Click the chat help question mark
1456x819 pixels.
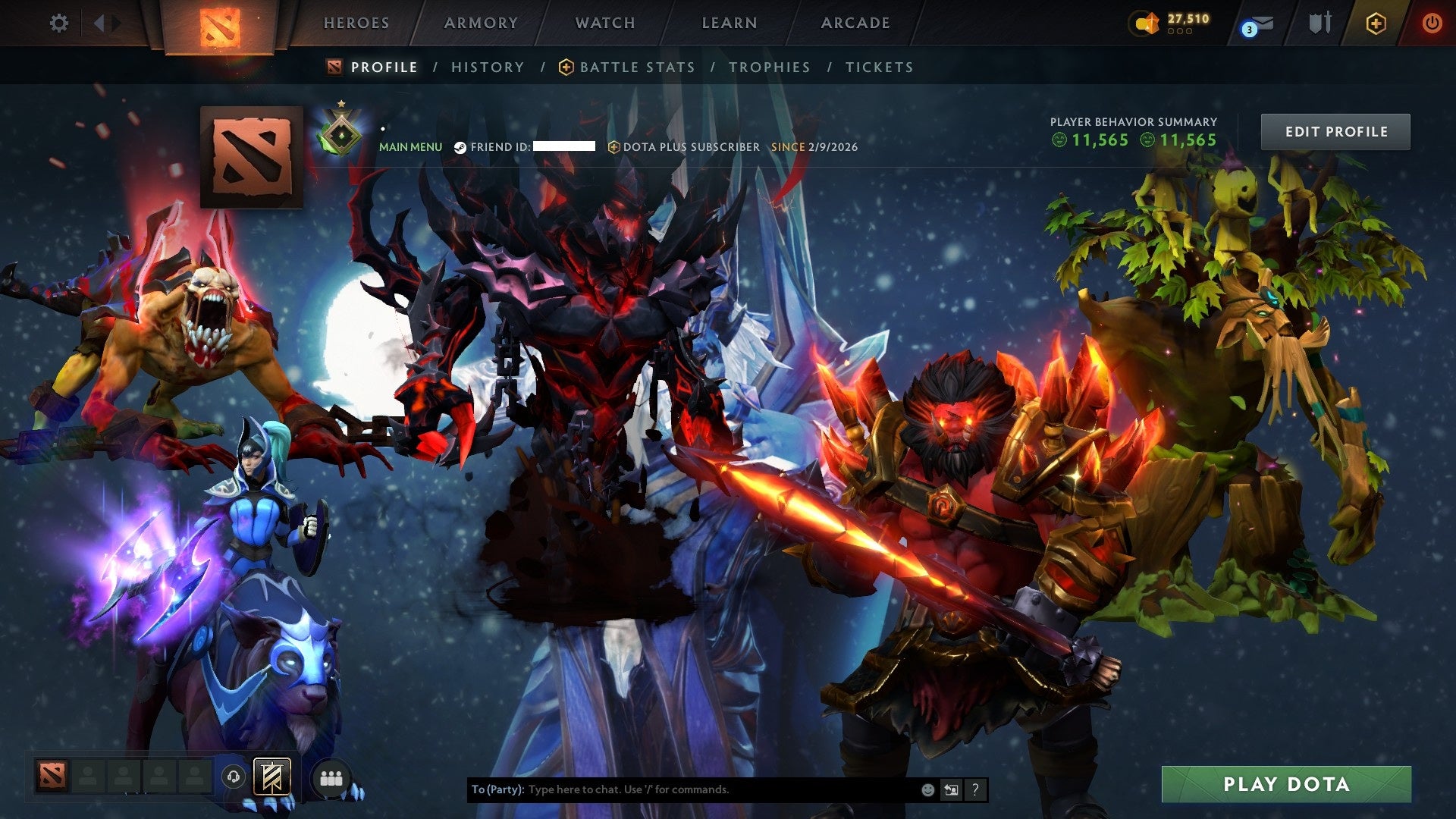pos(975,789)
